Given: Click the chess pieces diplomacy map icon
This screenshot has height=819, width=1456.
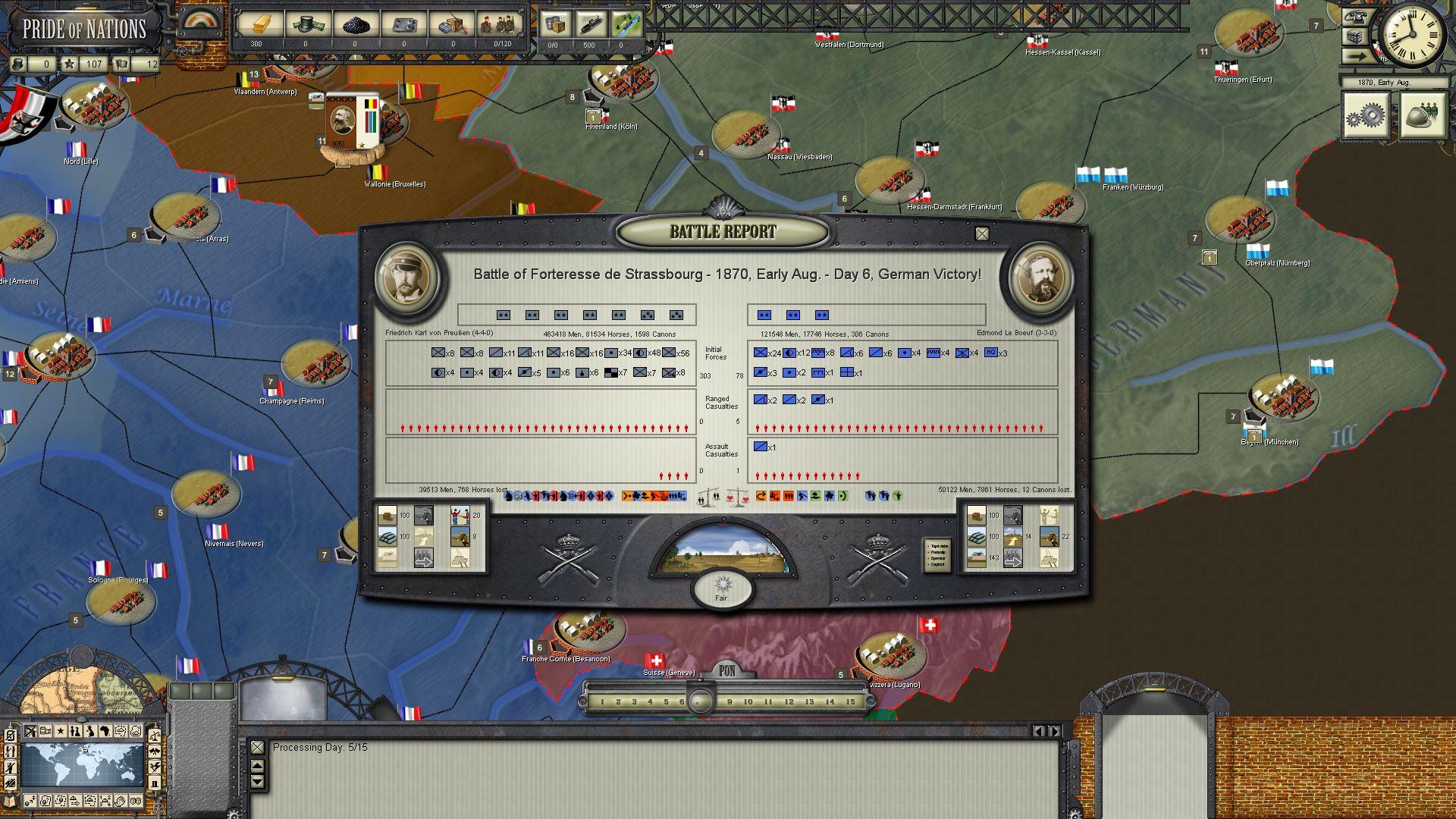Looking at the screenshot, I should (75, 730).
